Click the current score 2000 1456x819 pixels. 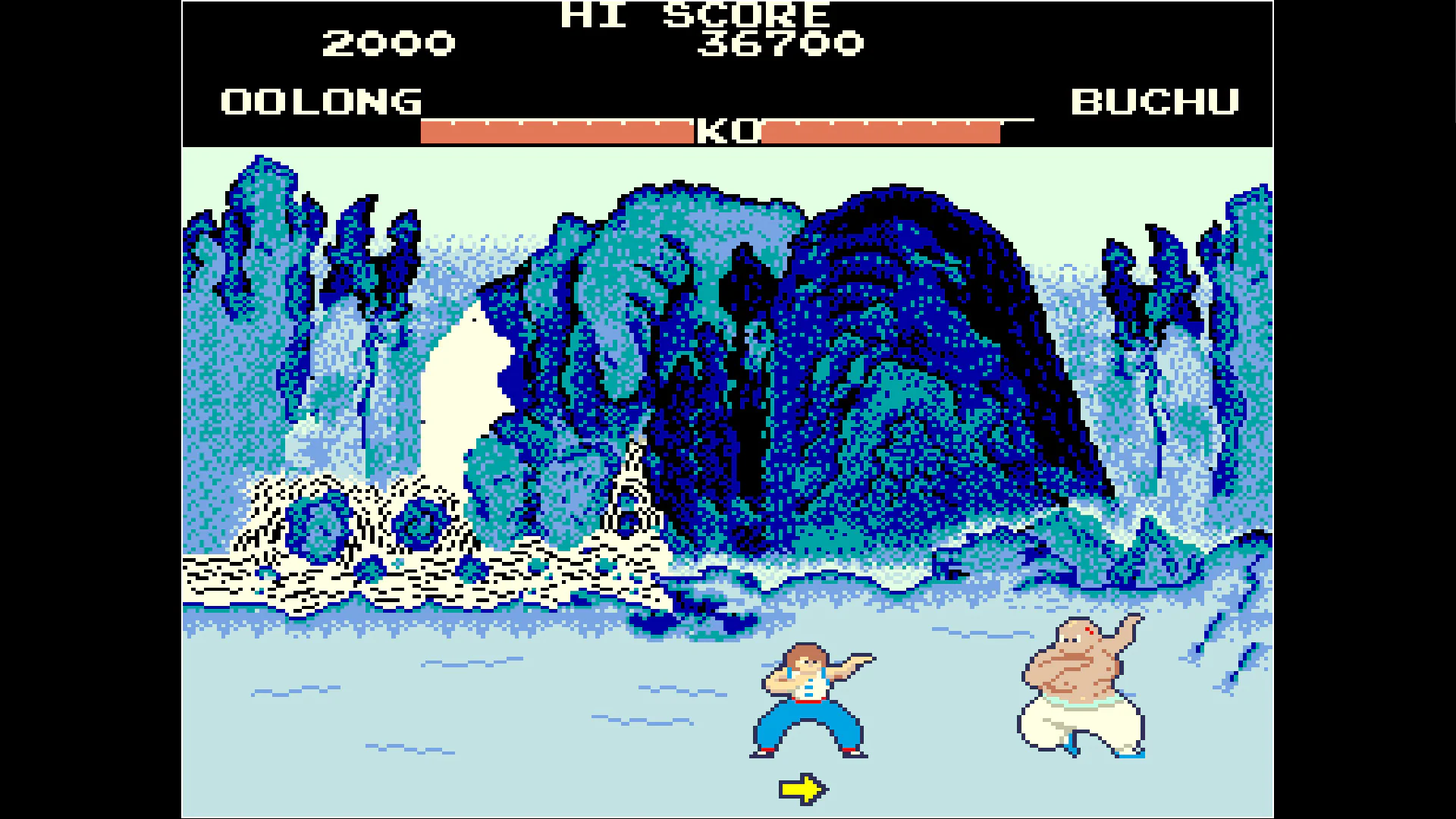click(388, 43)
